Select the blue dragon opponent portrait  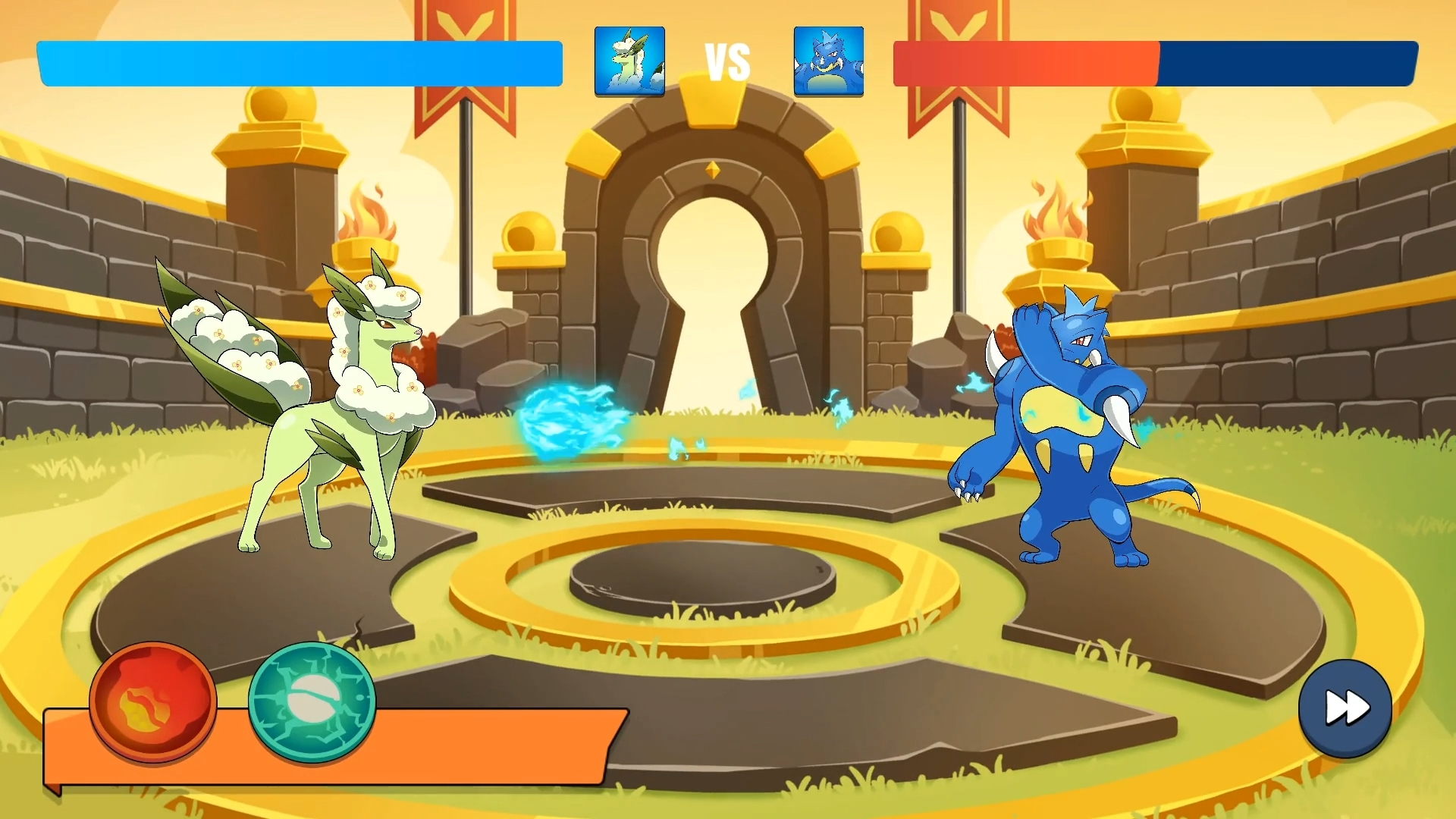point(828,61)
